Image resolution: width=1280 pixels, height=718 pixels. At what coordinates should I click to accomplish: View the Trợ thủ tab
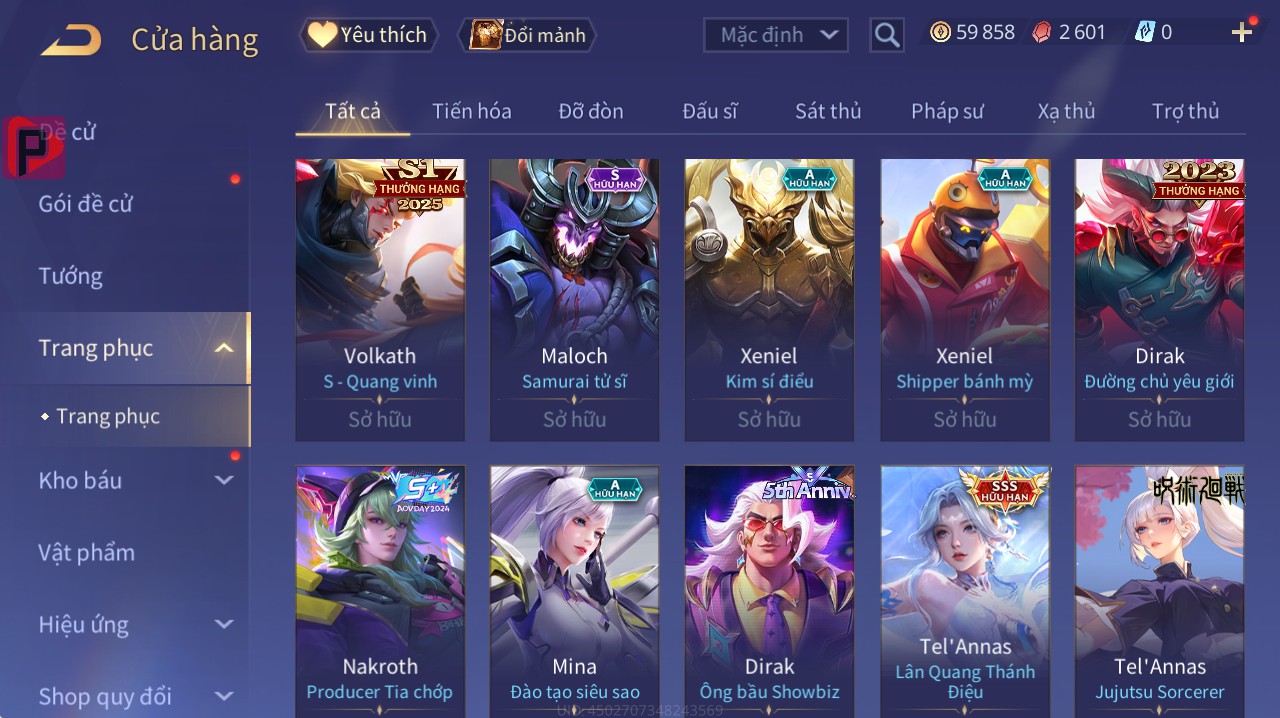pyautogui.click(x=1185, y=111)
